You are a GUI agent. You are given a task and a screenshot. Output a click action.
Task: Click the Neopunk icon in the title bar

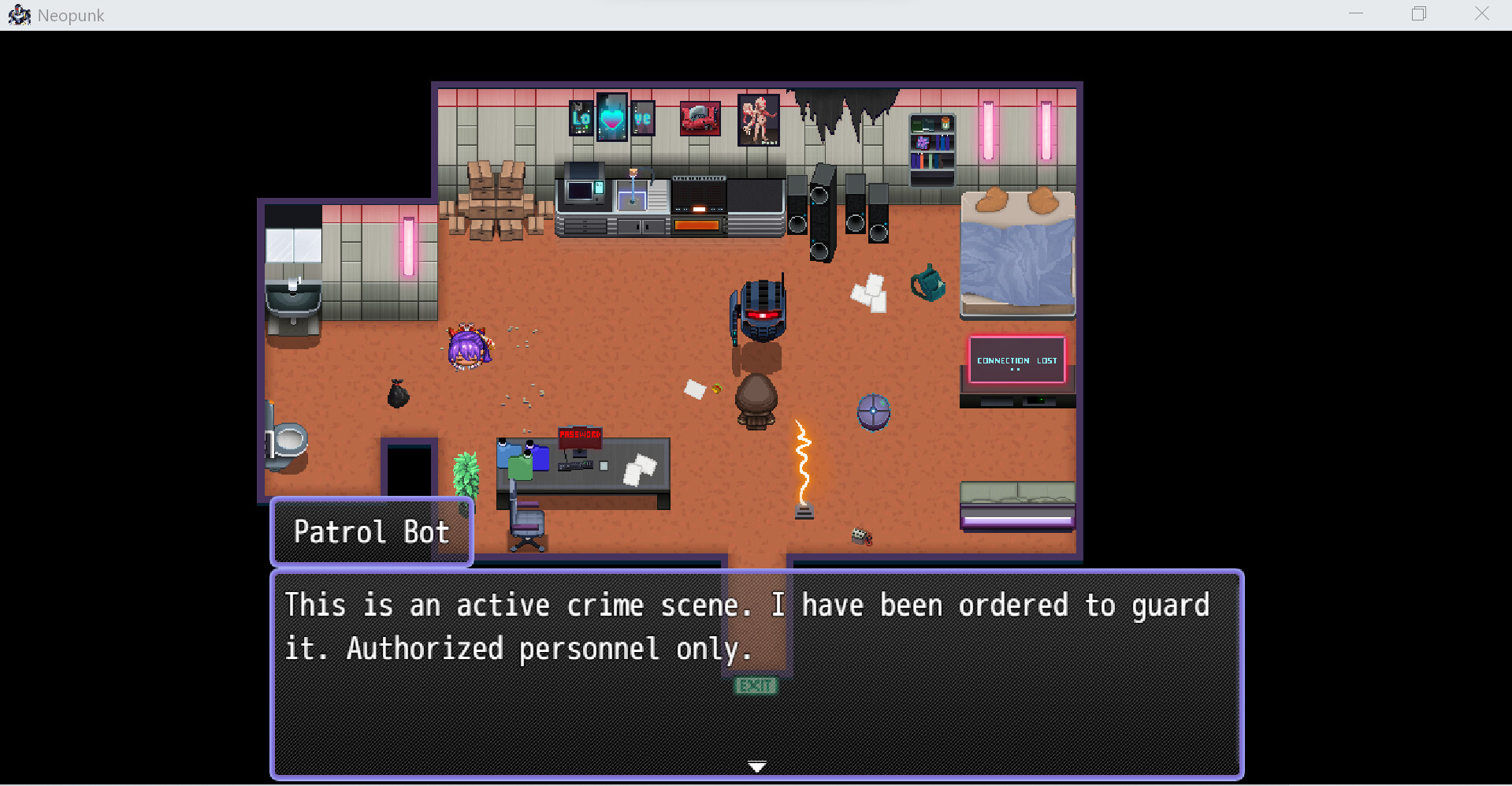pos(20,14)
